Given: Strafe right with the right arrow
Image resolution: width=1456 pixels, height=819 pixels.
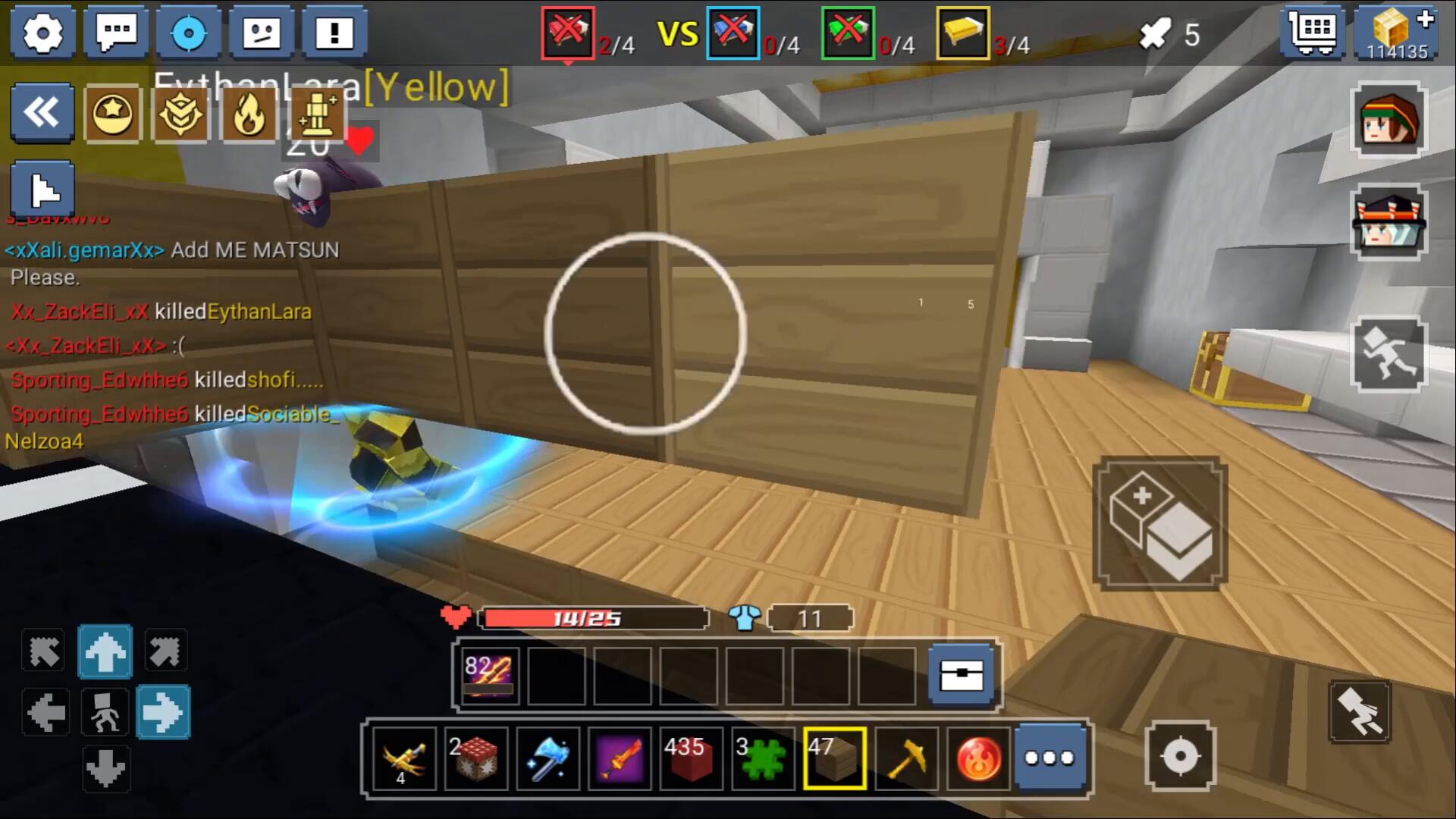Looking at the screenshot, I should [x=163, y=712].
